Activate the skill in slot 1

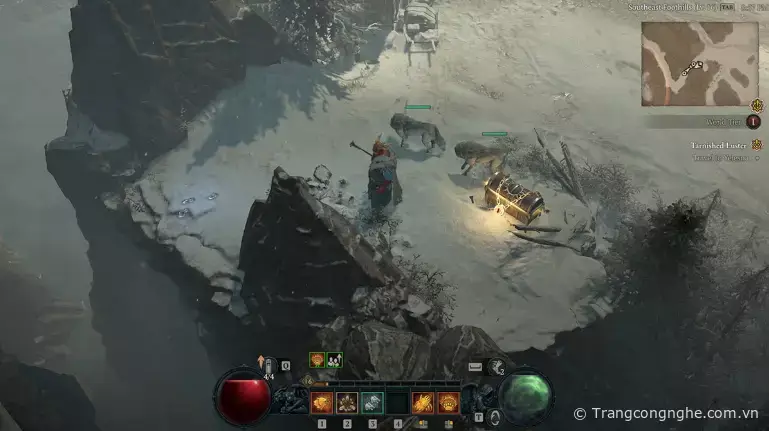point(322,403)
